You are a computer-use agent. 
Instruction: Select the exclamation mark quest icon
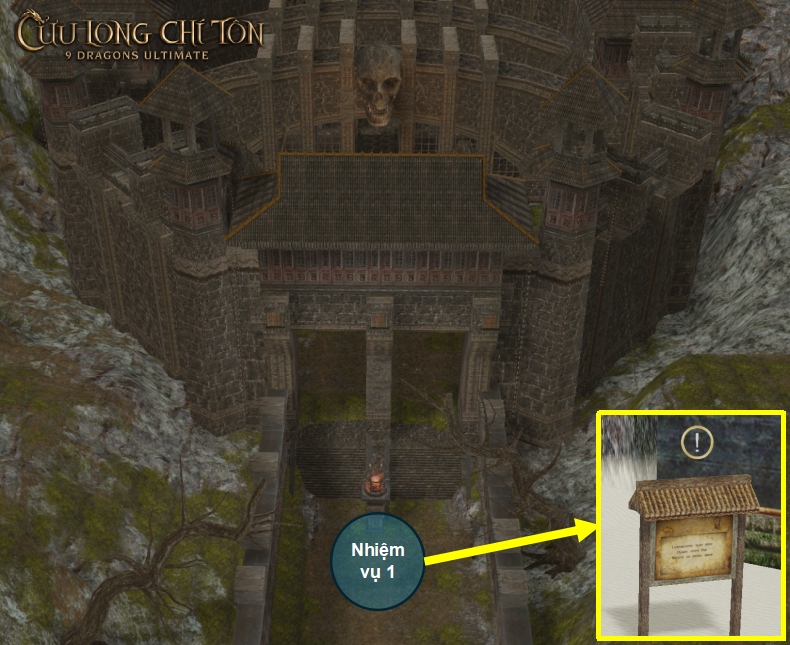[x=697, y=441]
